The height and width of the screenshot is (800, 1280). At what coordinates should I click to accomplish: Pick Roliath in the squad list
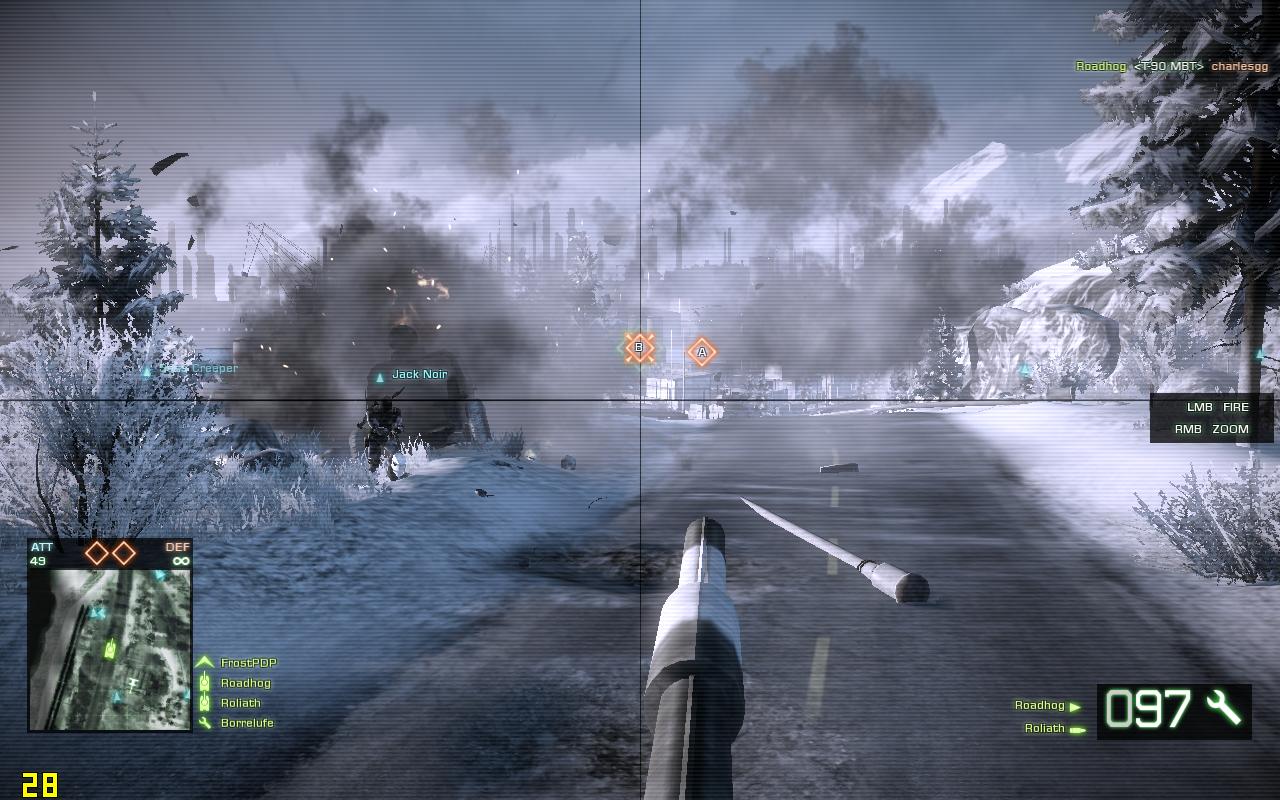click(x=240, y=703)
